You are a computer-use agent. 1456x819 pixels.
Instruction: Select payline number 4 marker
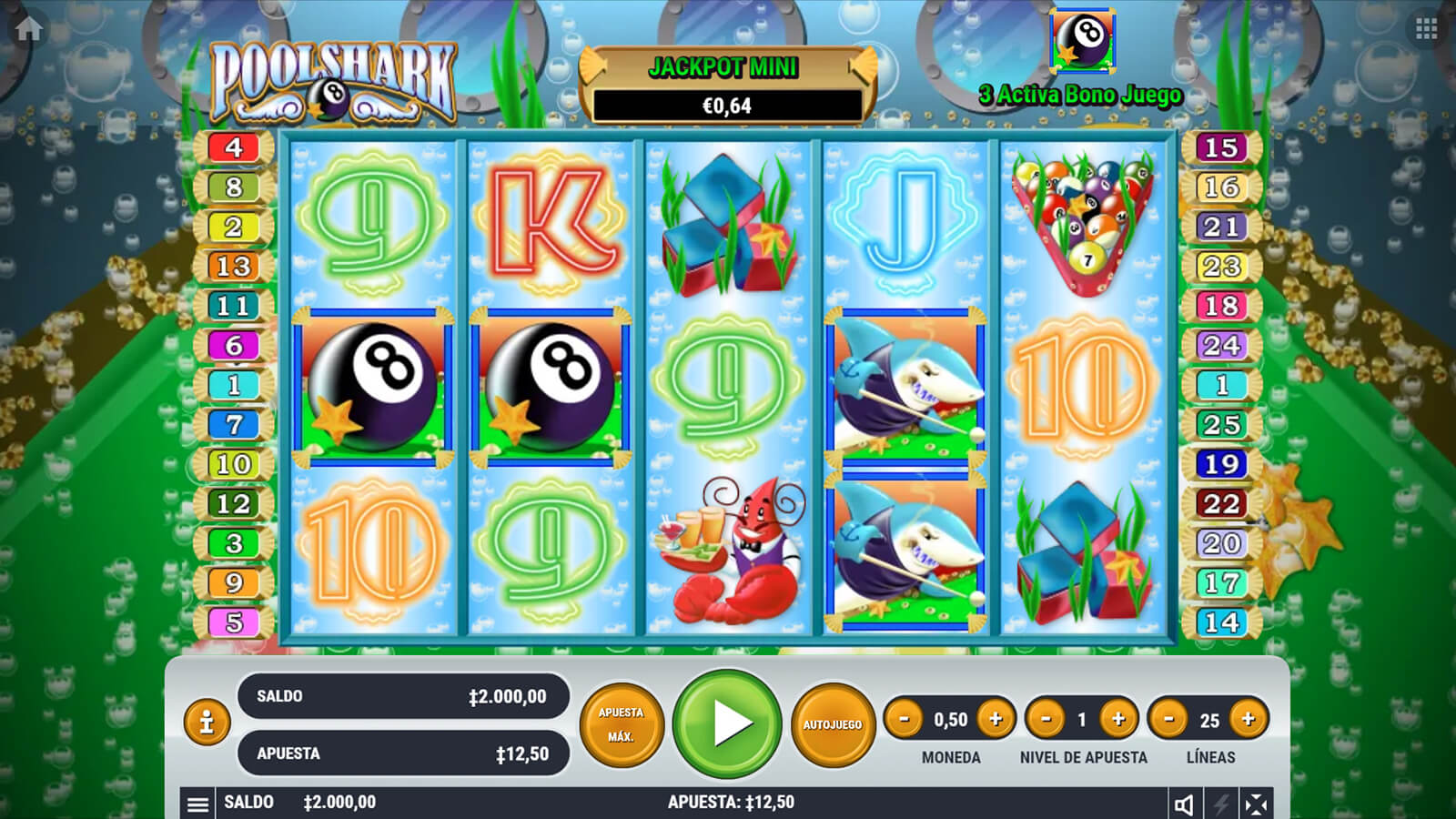click(234, 147)
